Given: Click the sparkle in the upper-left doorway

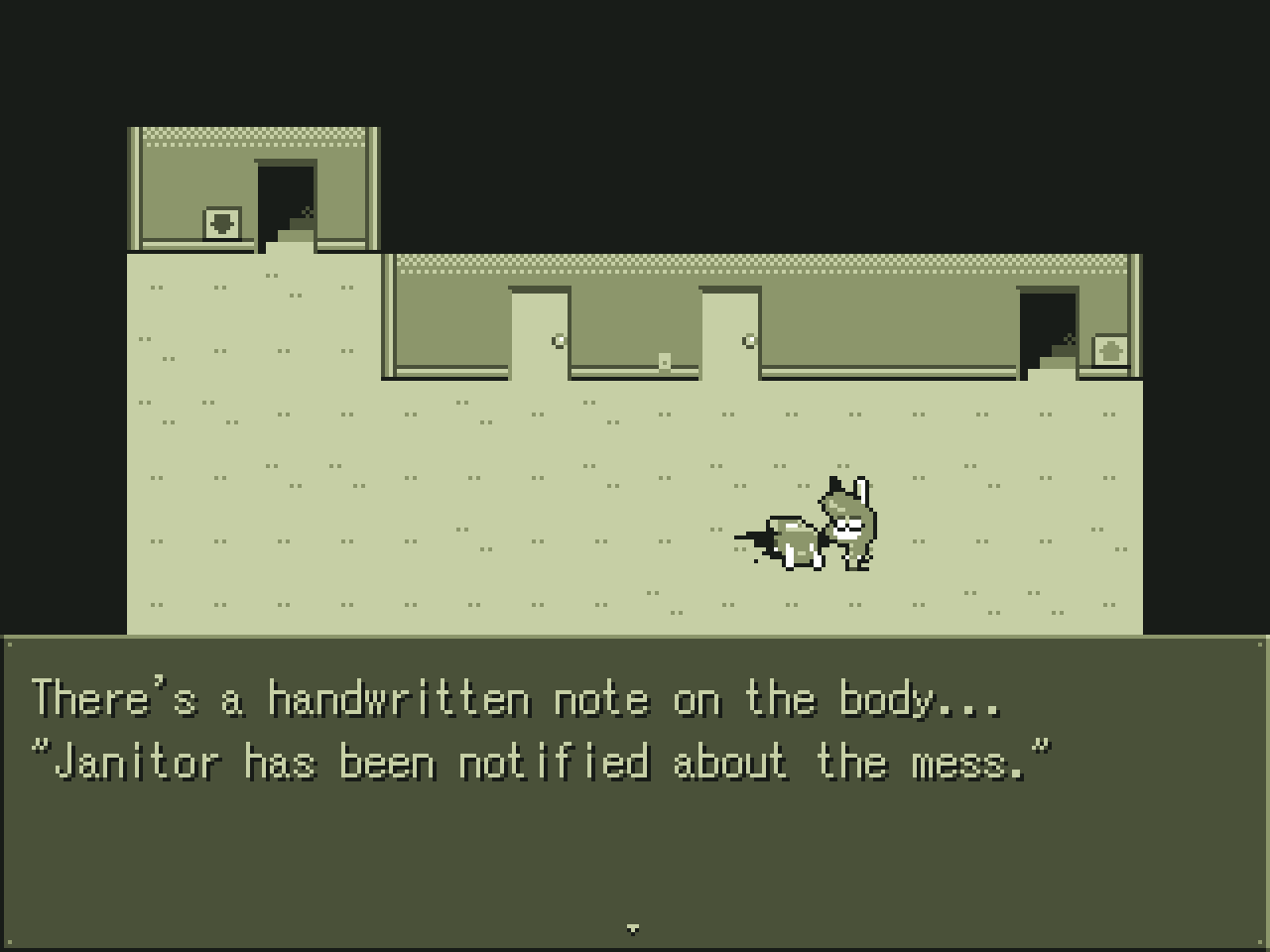Looking at the screenshot, I should 307,211.
